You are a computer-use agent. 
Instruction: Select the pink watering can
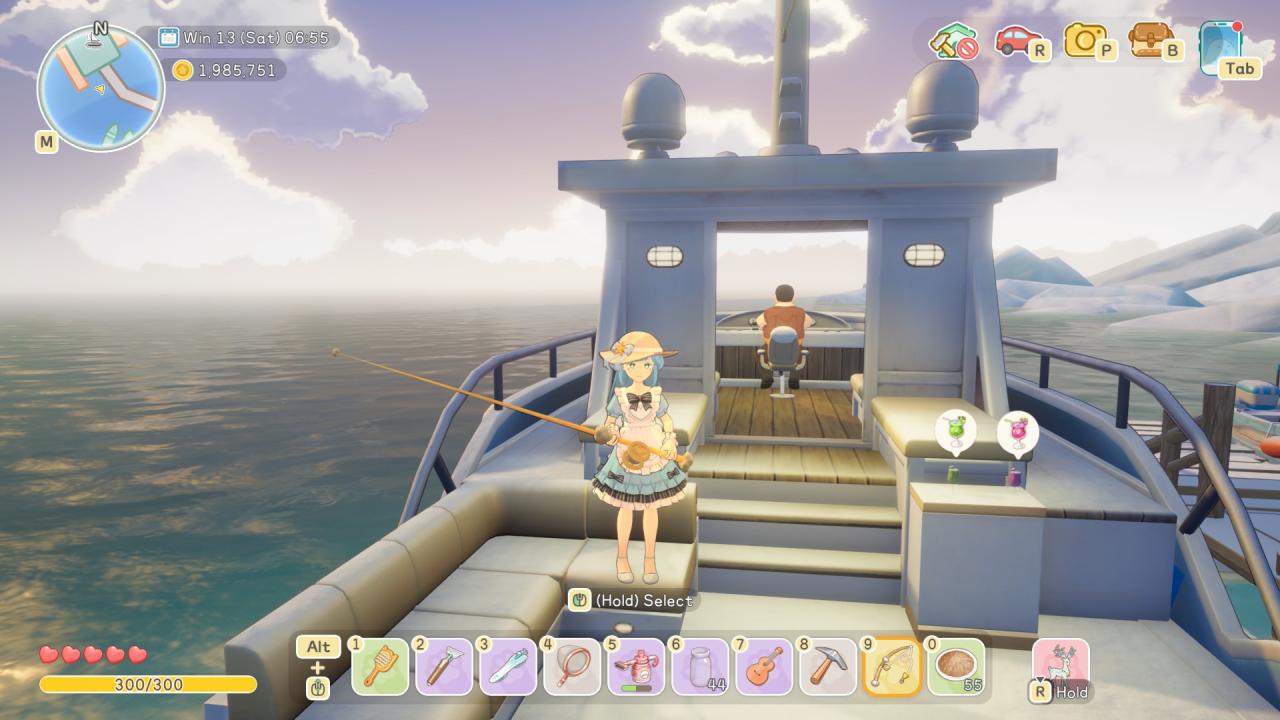(636, 667)
